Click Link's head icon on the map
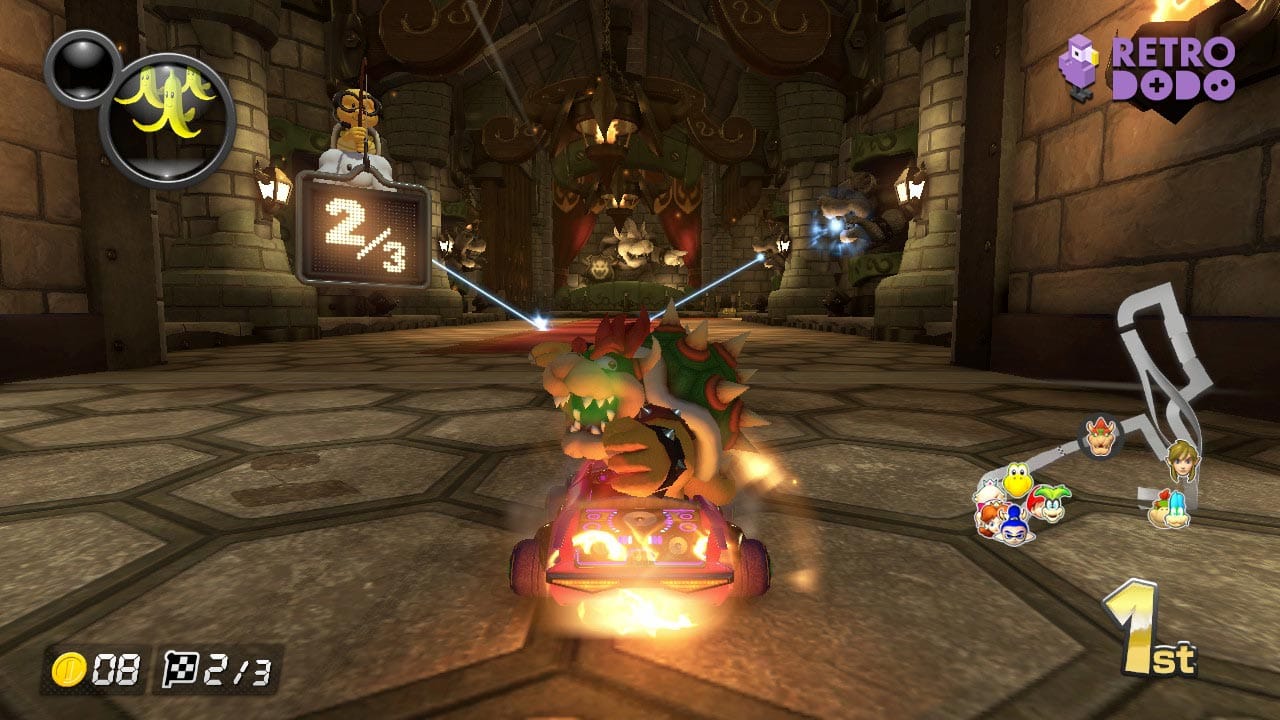The height and width of the screenshot is (720, 1280). (x=1182, y=462)
